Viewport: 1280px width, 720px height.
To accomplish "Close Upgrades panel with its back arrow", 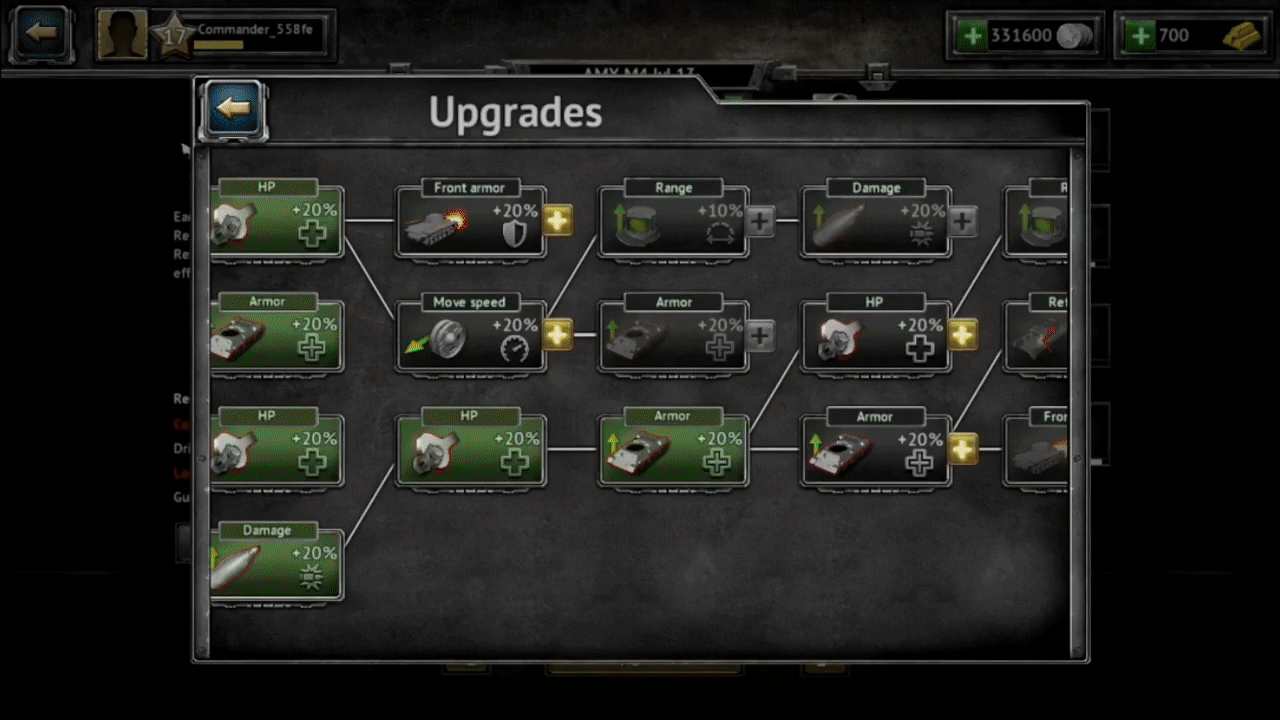I will coord(233,108).
